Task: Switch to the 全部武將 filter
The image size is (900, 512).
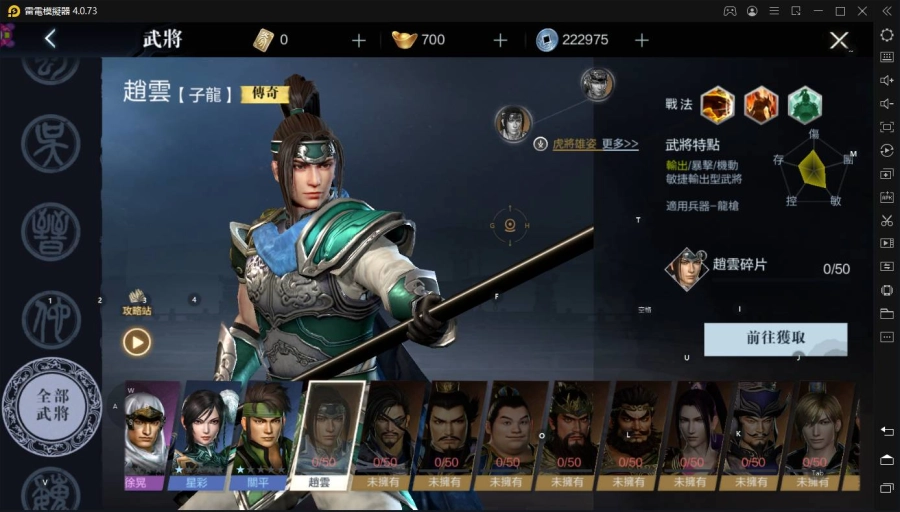Action: (52, 405)
